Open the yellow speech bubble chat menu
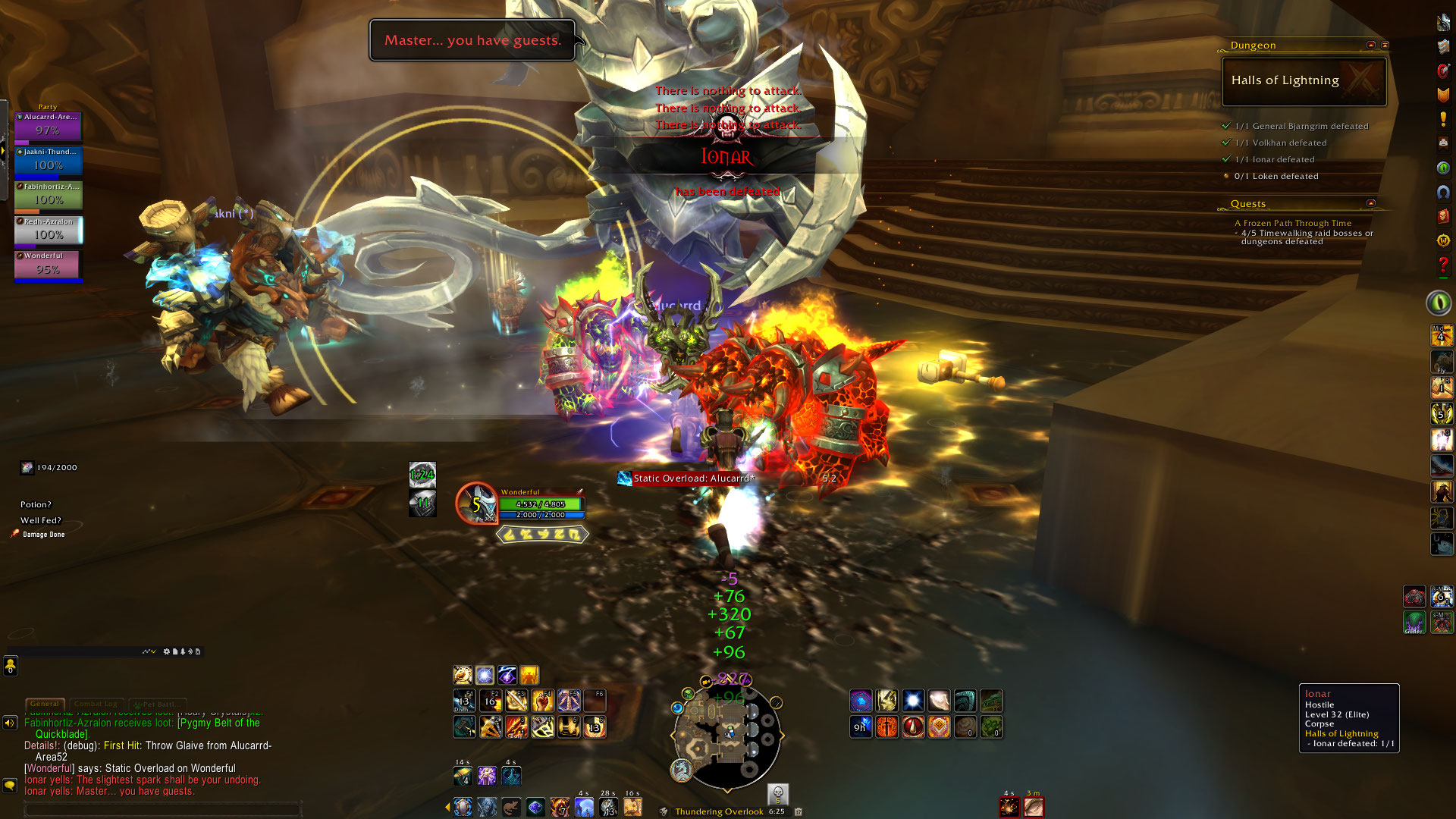Screen dimensions: 1456x819 click(x=10, y=785)
